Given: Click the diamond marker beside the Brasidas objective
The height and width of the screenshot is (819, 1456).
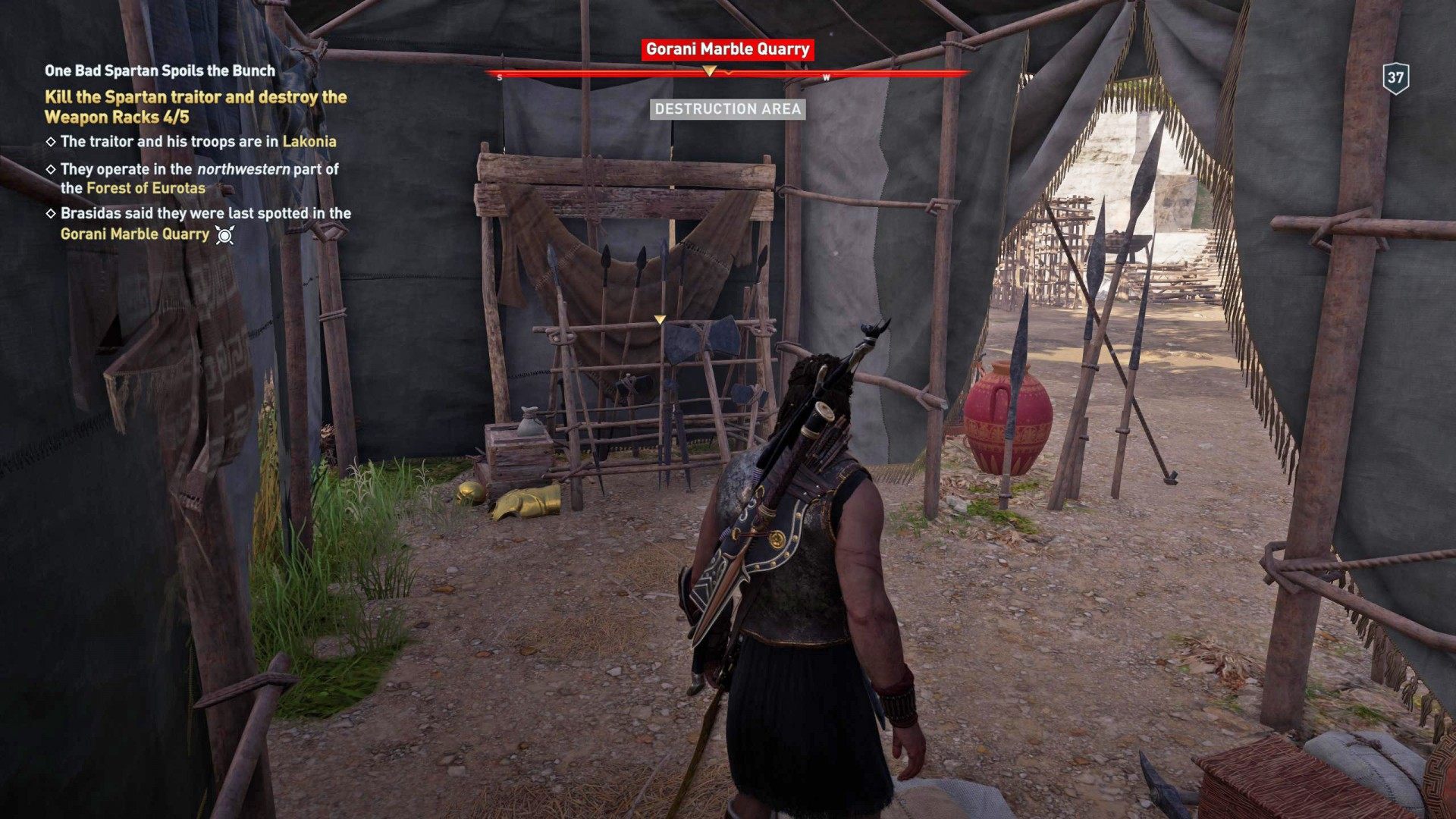Looking at the screenshot, I should pos(51,215).
